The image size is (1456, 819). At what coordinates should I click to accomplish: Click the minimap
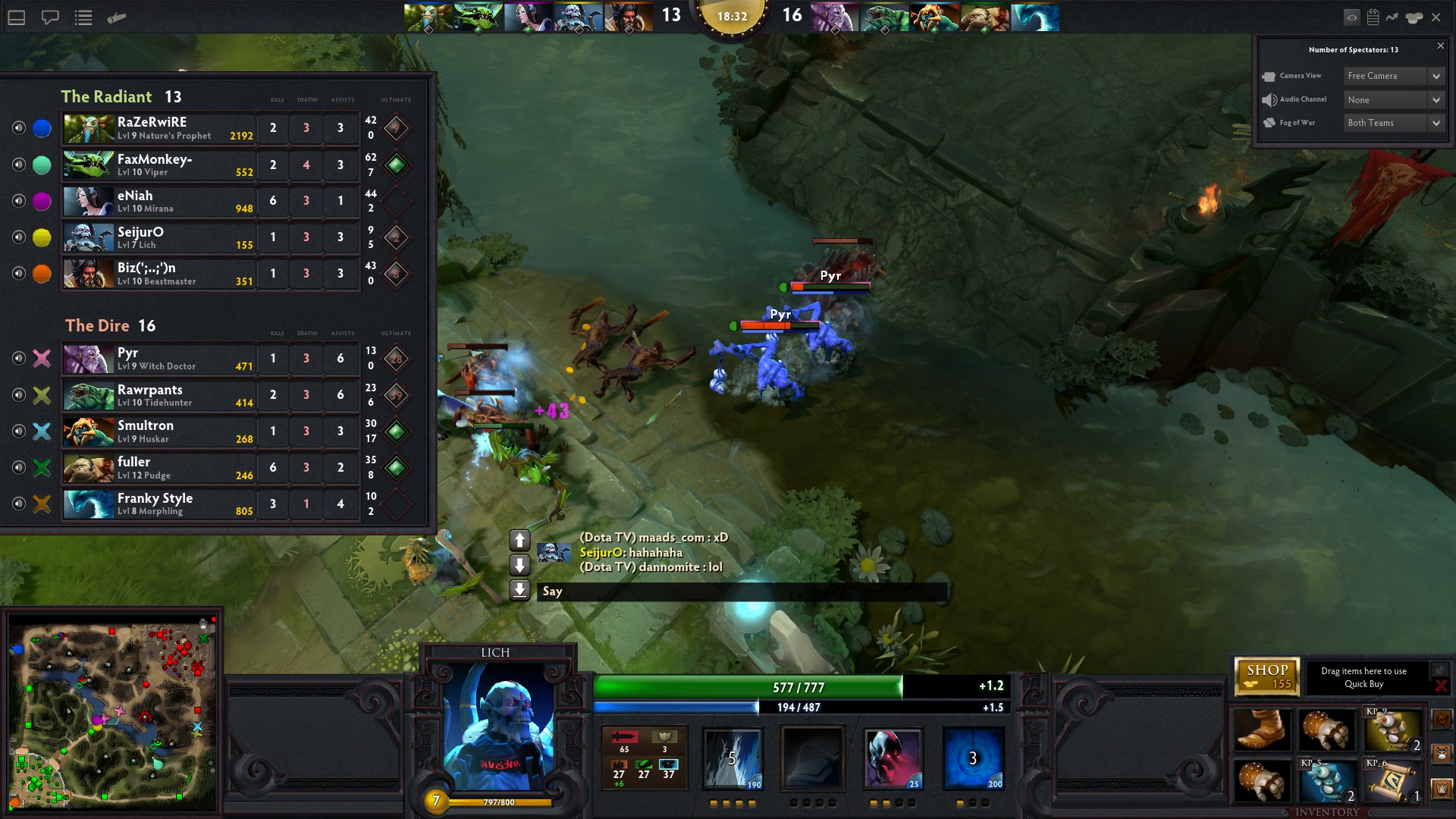112,714
